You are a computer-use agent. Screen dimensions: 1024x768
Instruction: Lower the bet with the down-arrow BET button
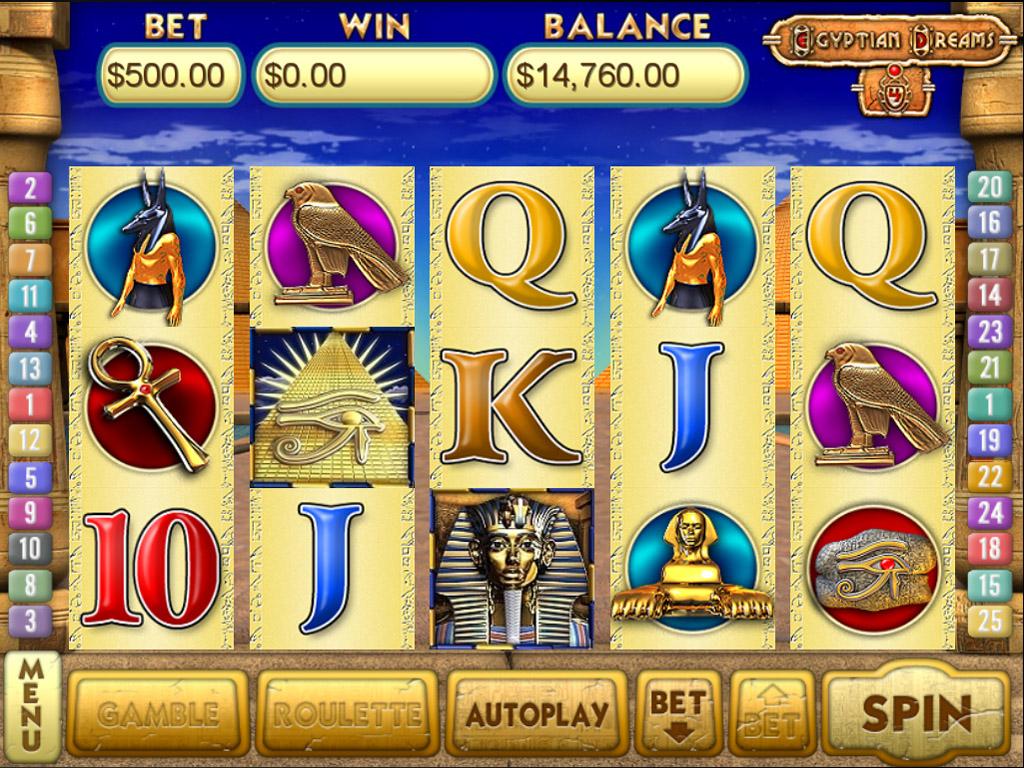(678, 713)
